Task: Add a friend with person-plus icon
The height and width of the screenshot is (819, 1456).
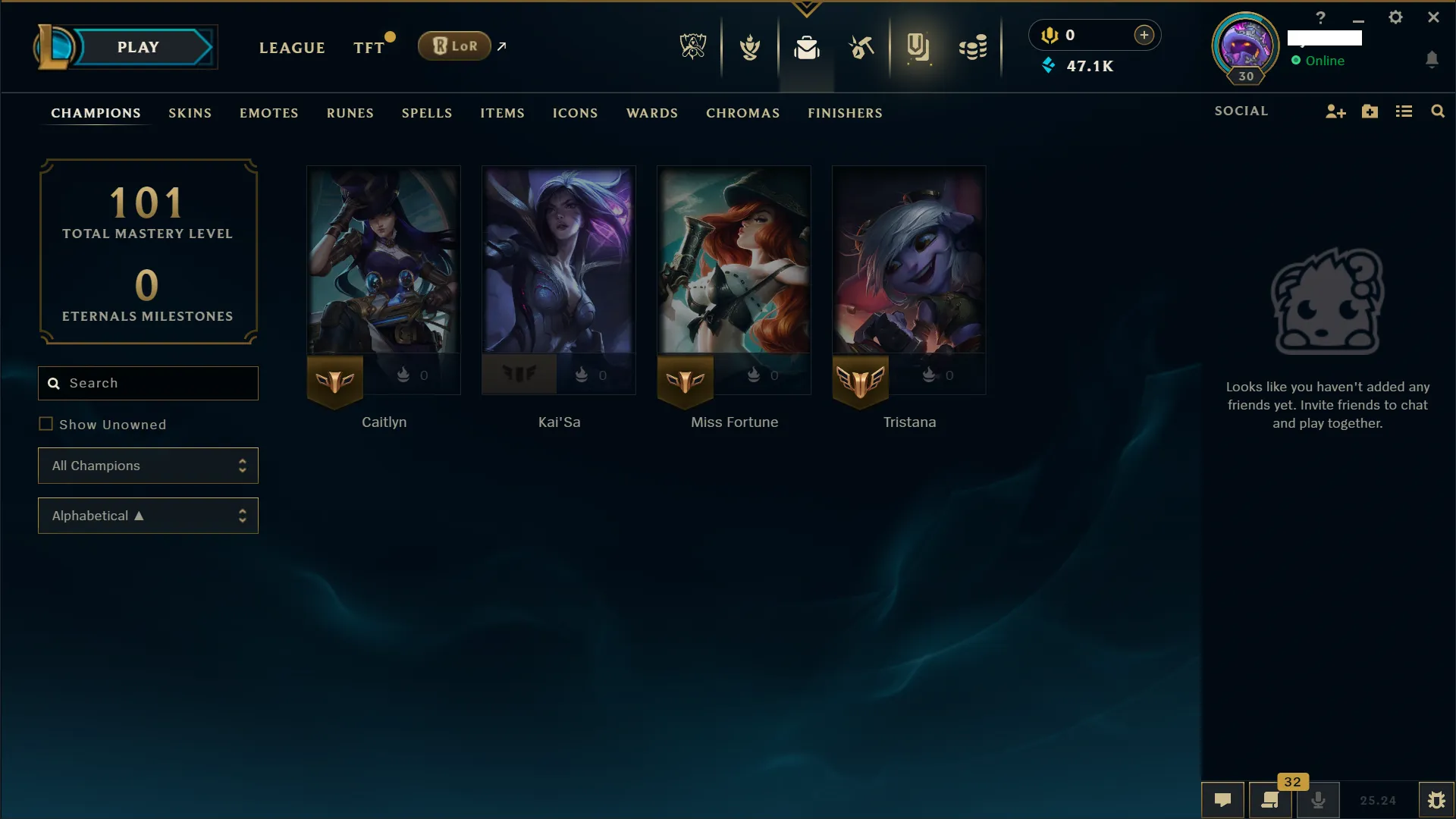Action: (x=1335, y=111)
